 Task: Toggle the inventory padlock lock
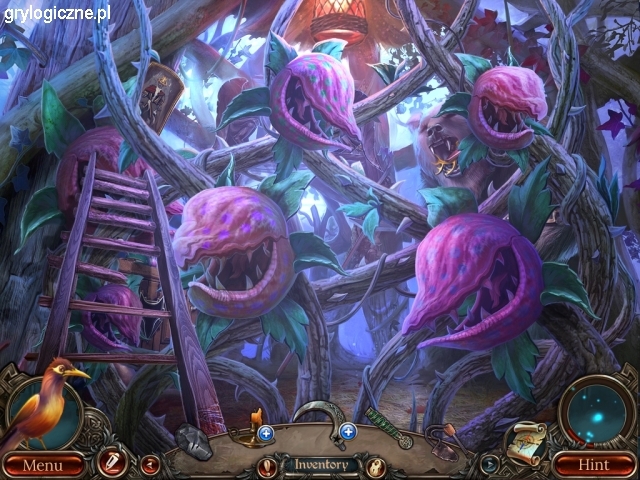tap(374, 466)
